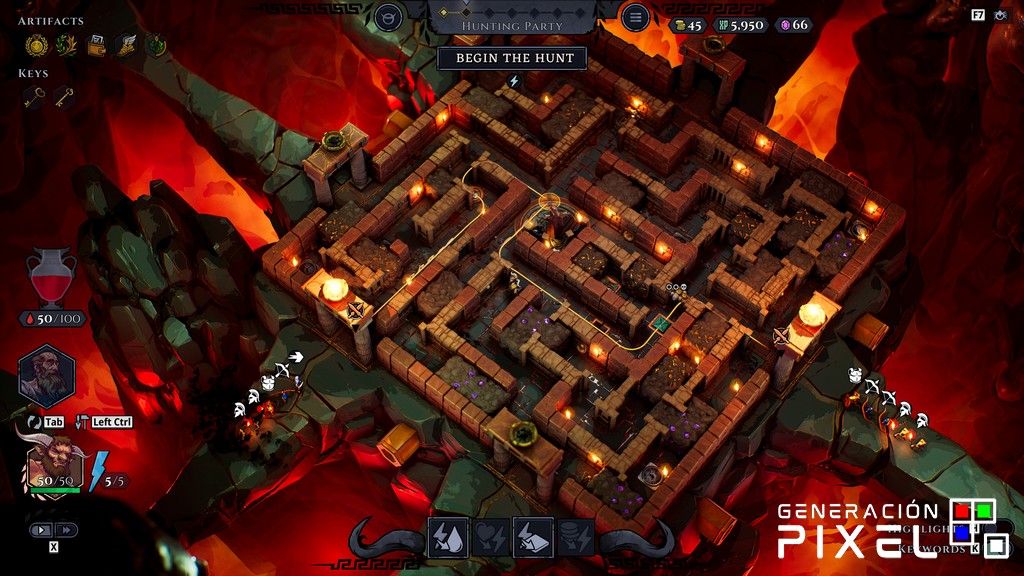Click the Begin the Hunt button
1024x576 pixels.
coord(515,58)
